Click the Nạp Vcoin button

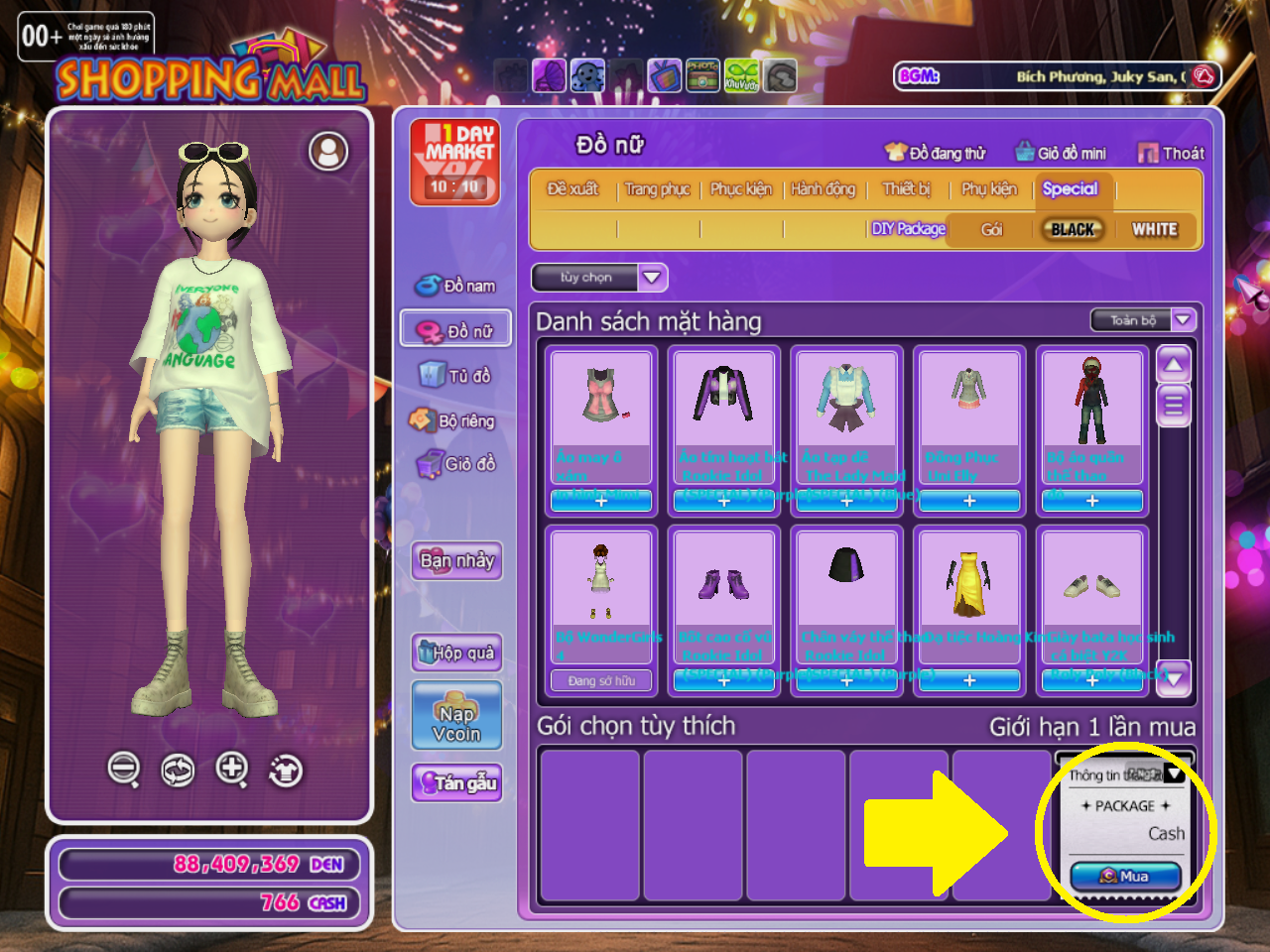[x=456, y=716]
